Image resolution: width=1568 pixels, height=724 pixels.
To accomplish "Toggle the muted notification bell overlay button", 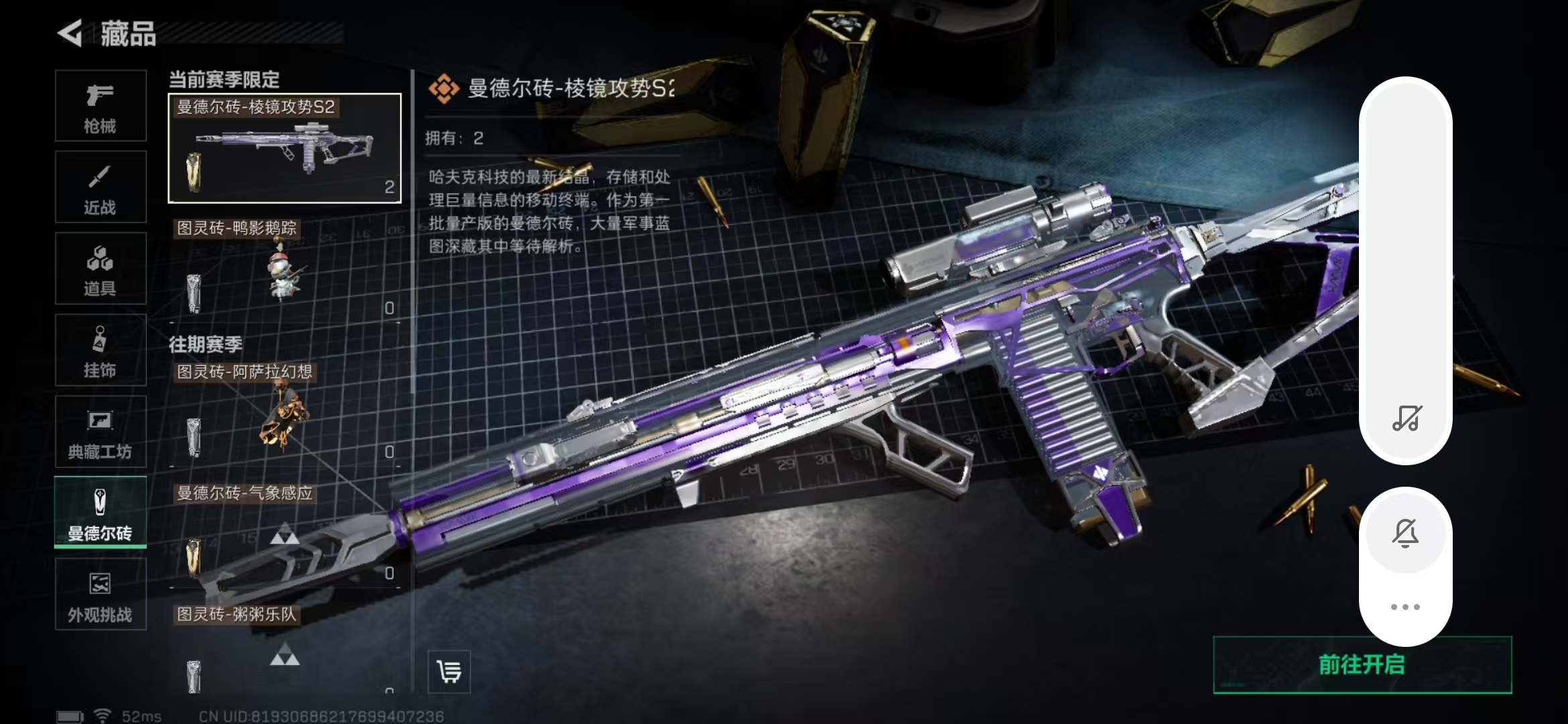I will tap(1405, 533).
